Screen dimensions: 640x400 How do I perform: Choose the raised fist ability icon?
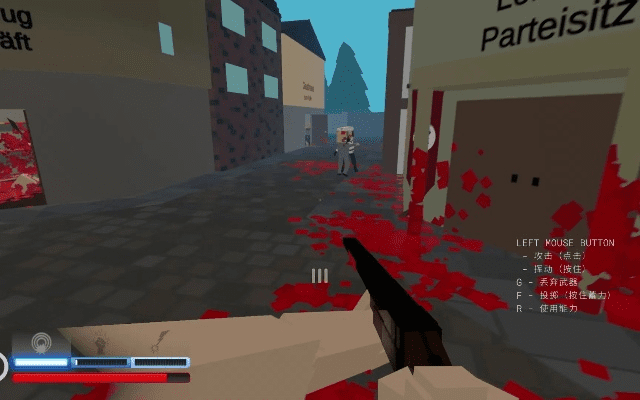click(100, 343)
